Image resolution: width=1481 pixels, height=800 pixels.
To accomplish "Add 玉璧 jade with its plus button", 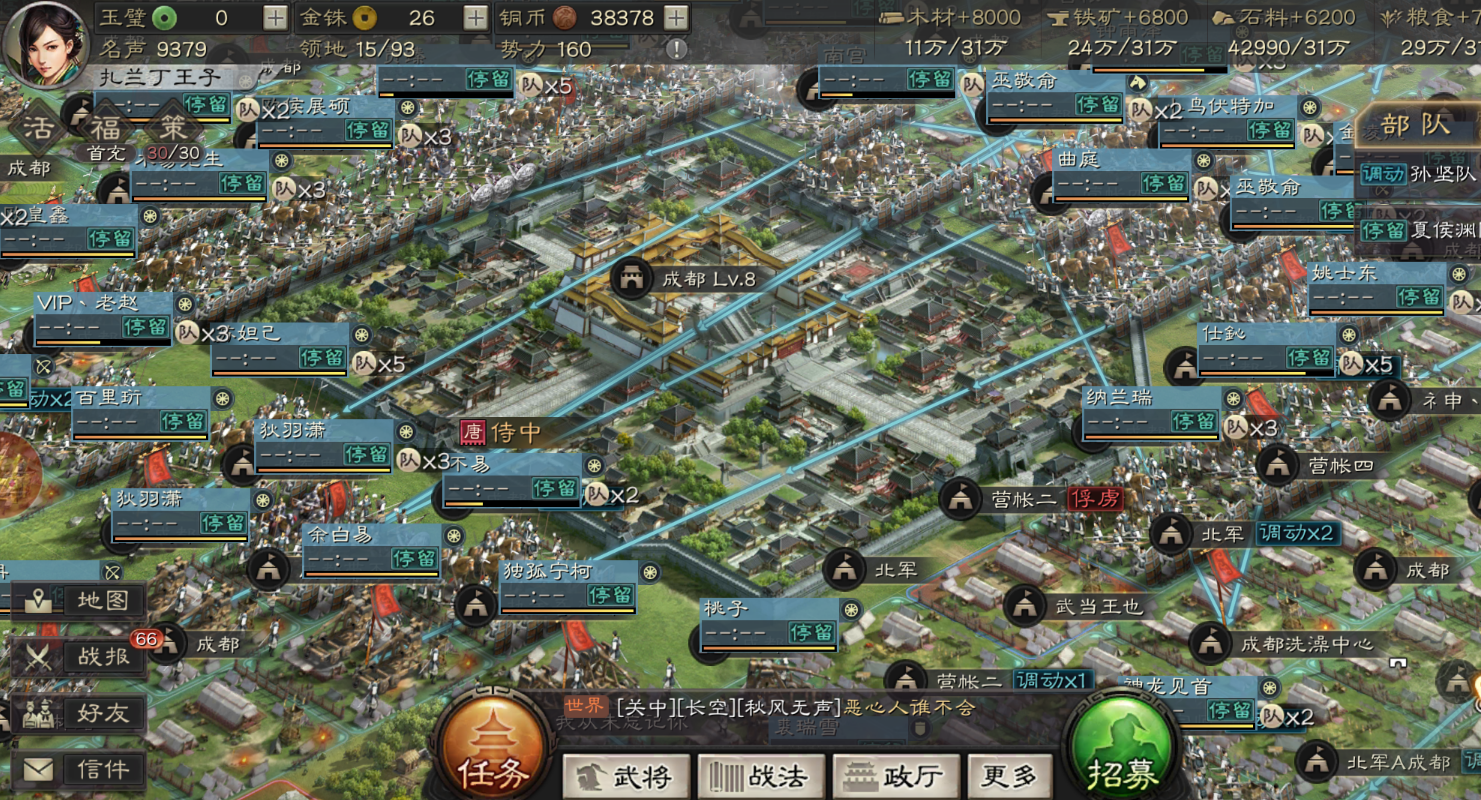I will point(275,17).
